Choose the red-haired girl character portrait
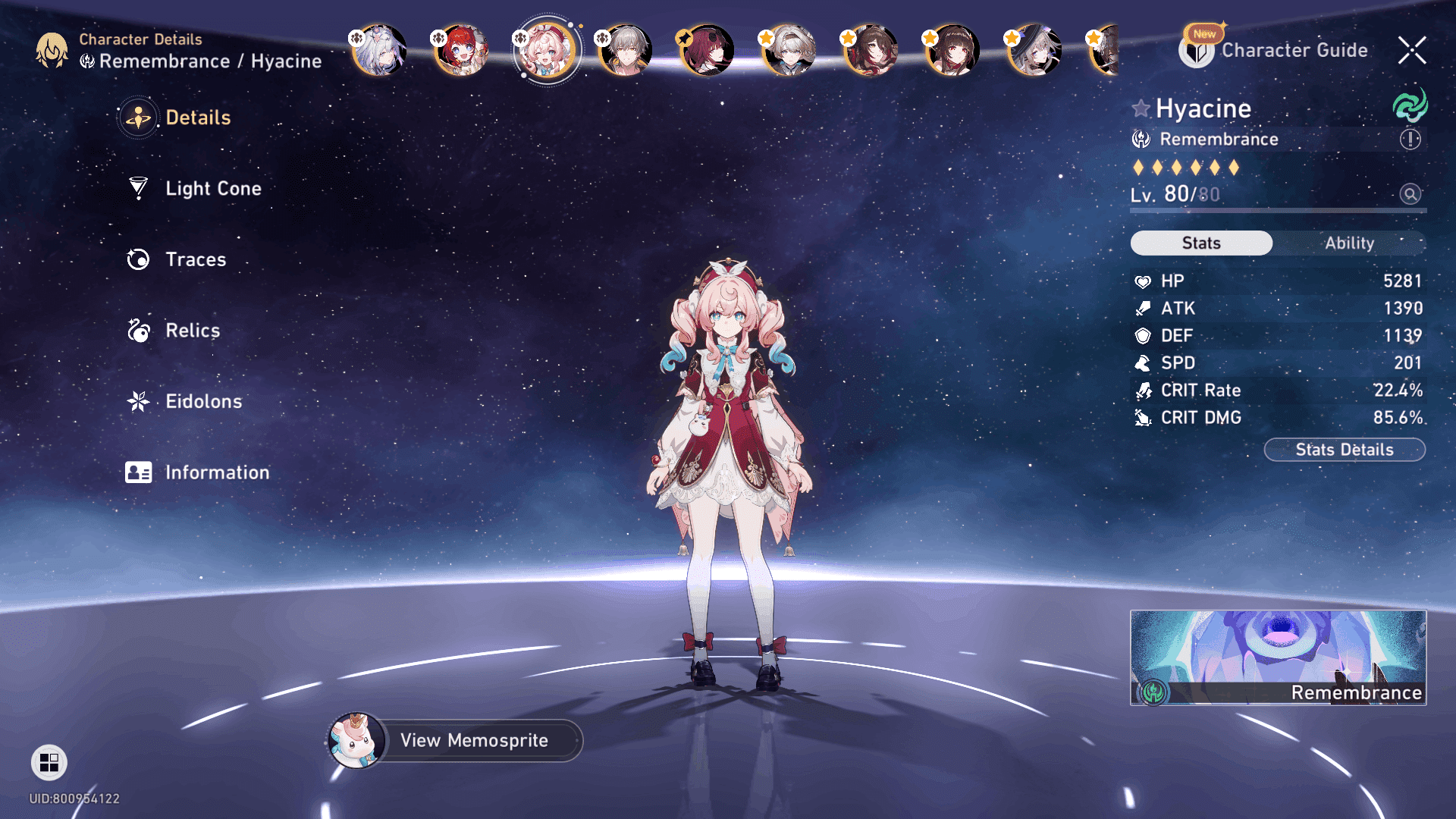This screenshot has width=1456, height=819. (x=462, y=50)
